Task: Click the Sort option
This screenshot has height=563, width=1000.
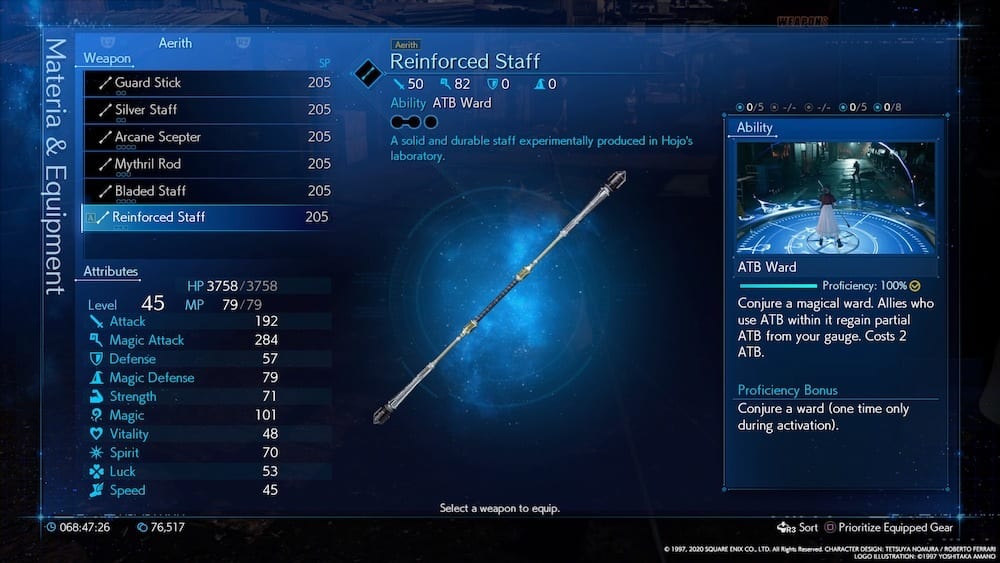Action: [799, 527]
